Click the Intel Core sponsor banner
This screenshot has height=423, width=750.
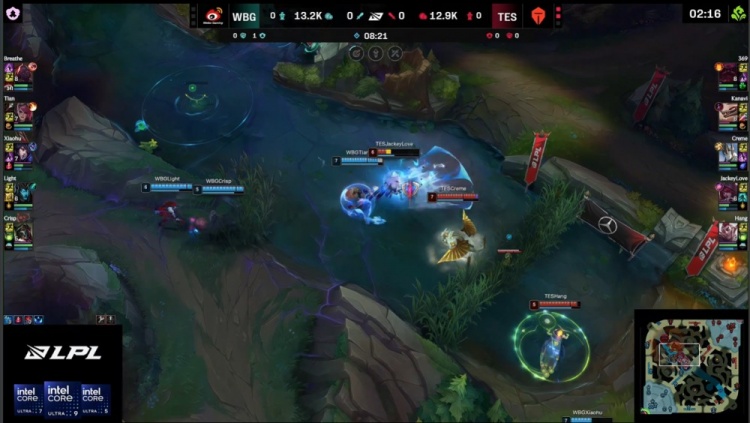[61, 397]
